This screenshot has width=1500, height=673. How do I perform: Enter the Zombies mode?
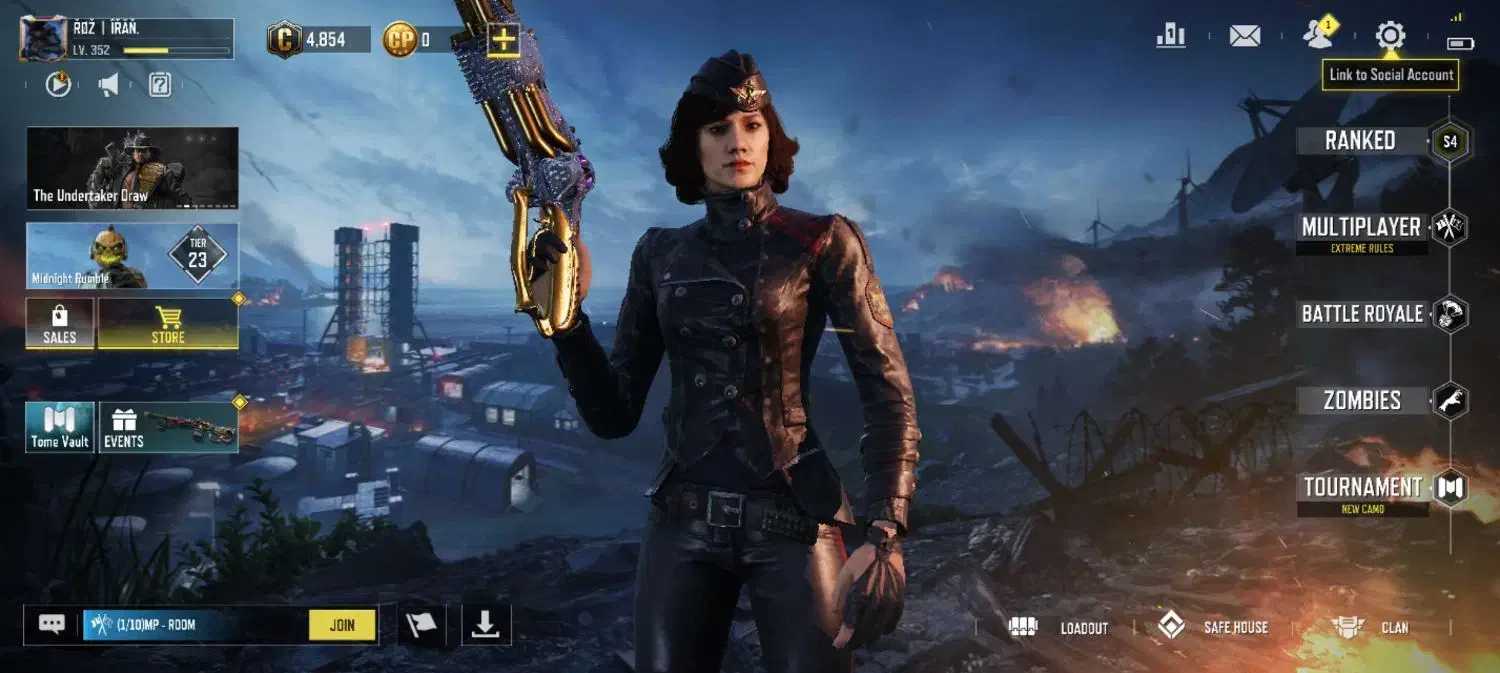(1362, 401)
